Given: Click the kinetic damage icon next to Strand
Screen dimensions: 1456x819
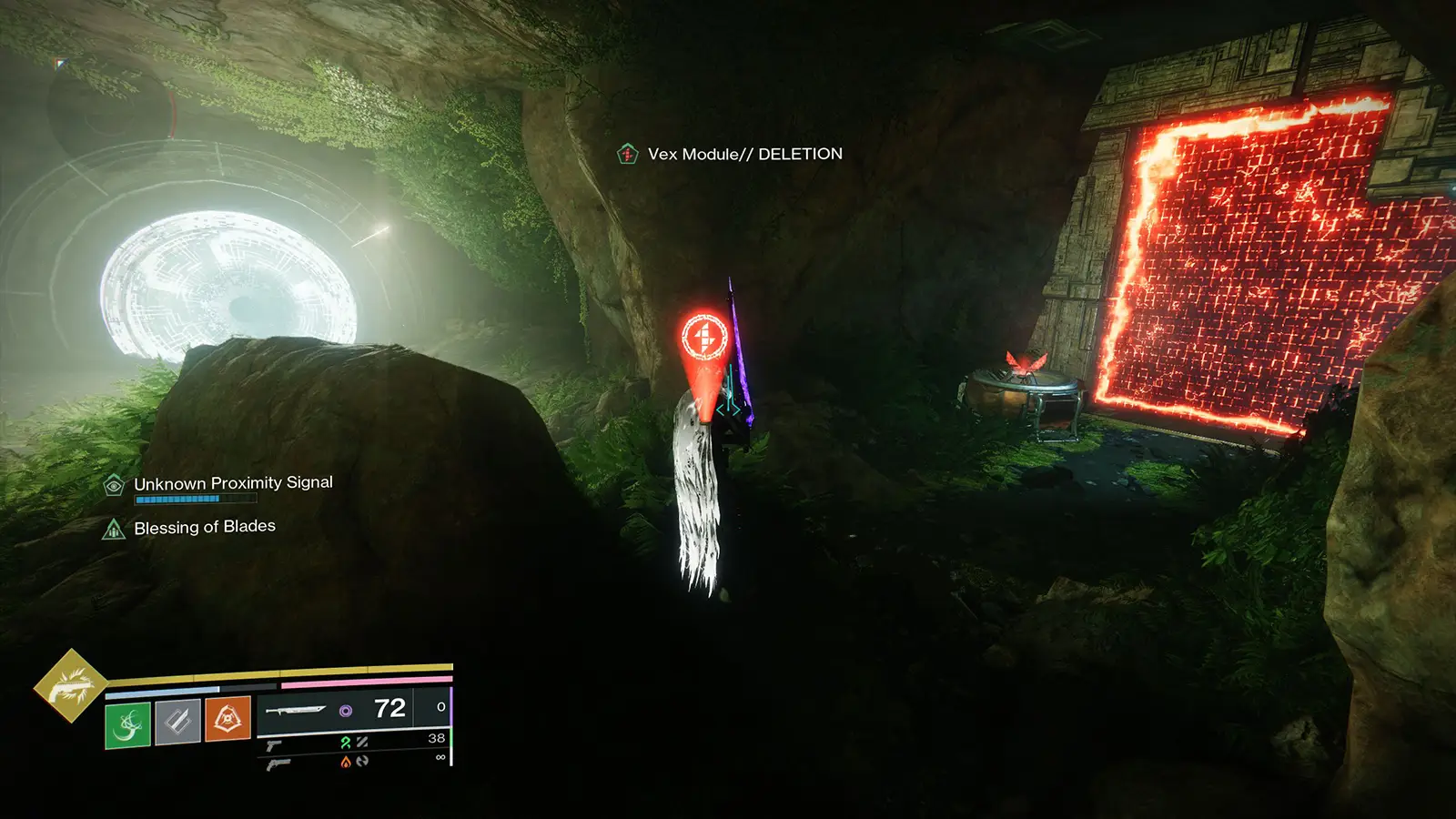Looking at the screenshot, I should point(360,743).
